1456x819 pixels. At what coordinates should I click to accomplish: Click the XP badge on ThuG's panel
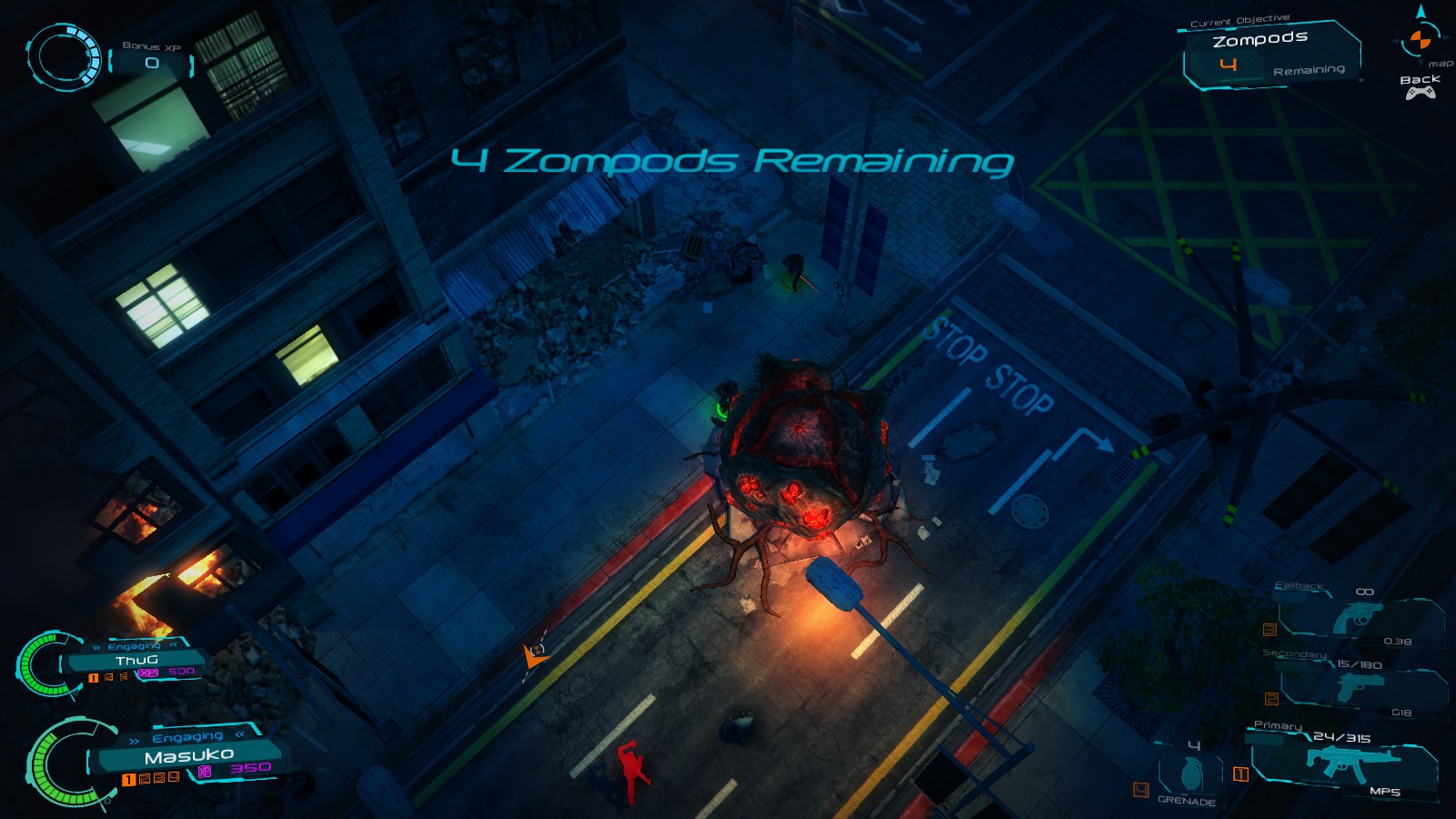[x=148, y=672]
